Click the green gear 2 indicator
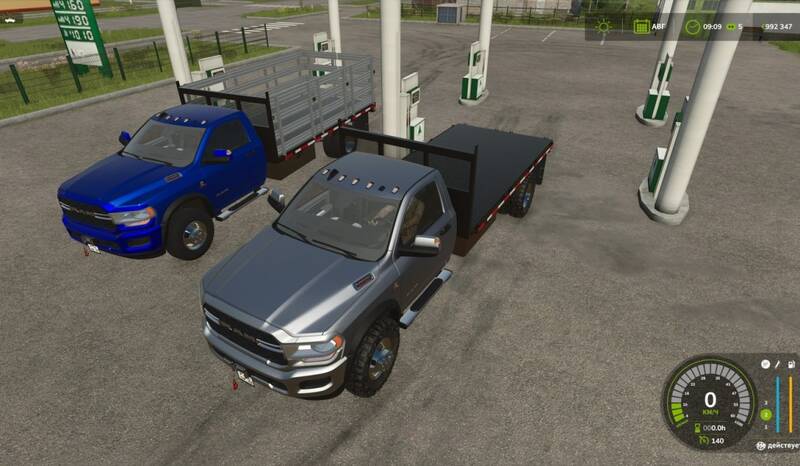Screen dimensions: 800x466 tap(766, 414)
